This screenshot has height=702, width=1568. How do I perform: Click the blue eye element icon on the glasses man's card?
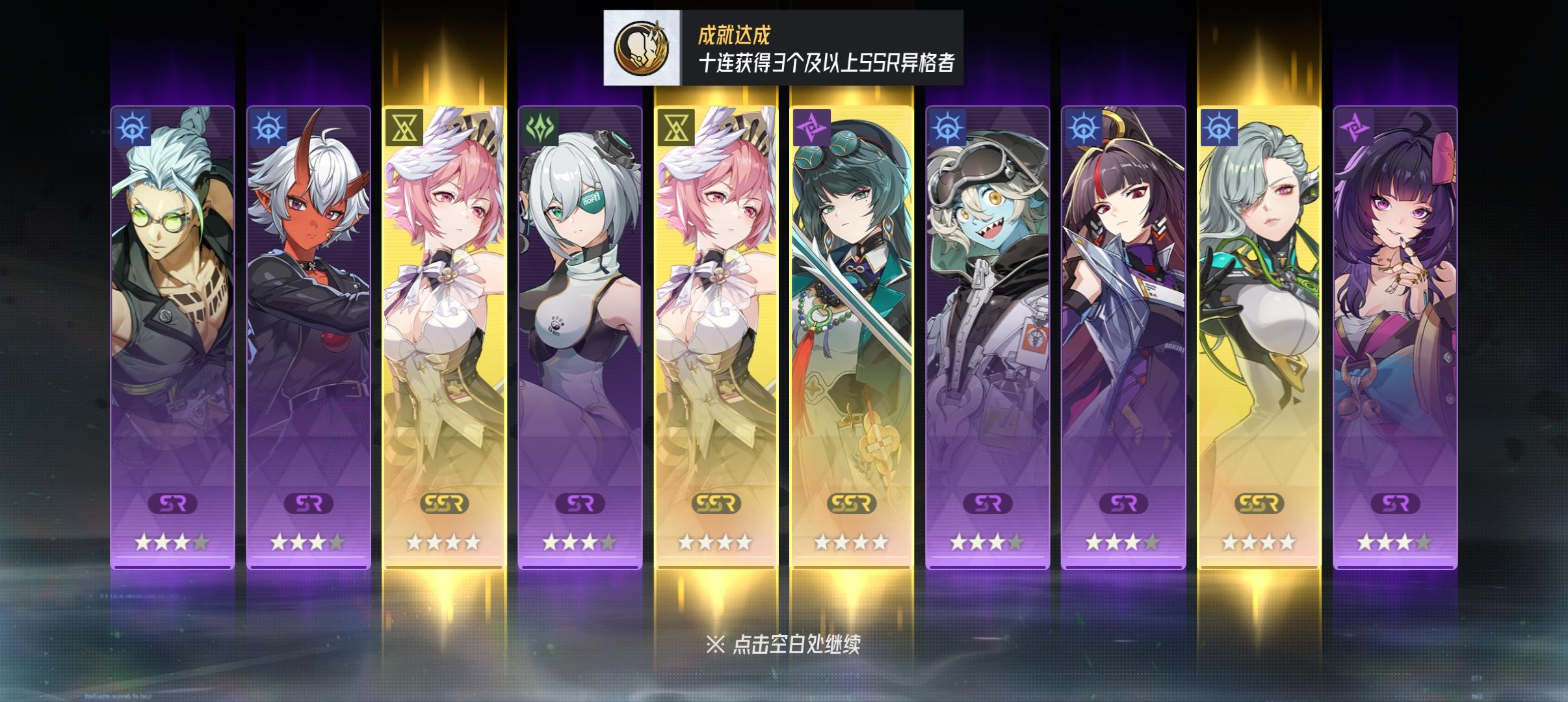pyautogui.click(x=134, y=128)
